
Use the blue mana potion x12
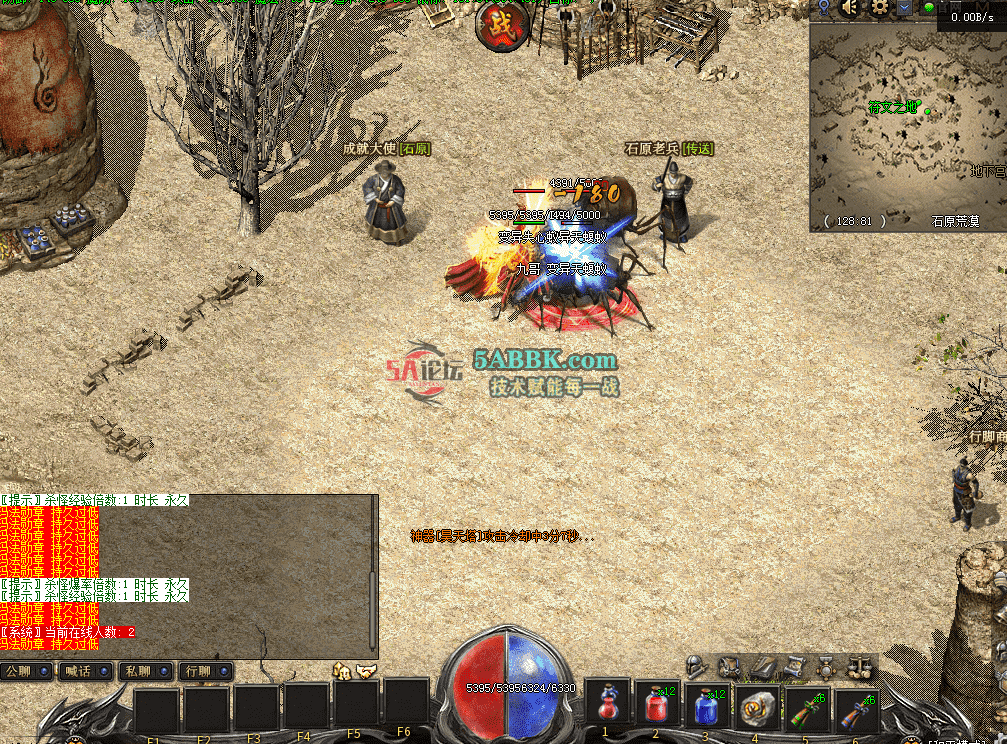pyautogui.click(x=708, y=705)
